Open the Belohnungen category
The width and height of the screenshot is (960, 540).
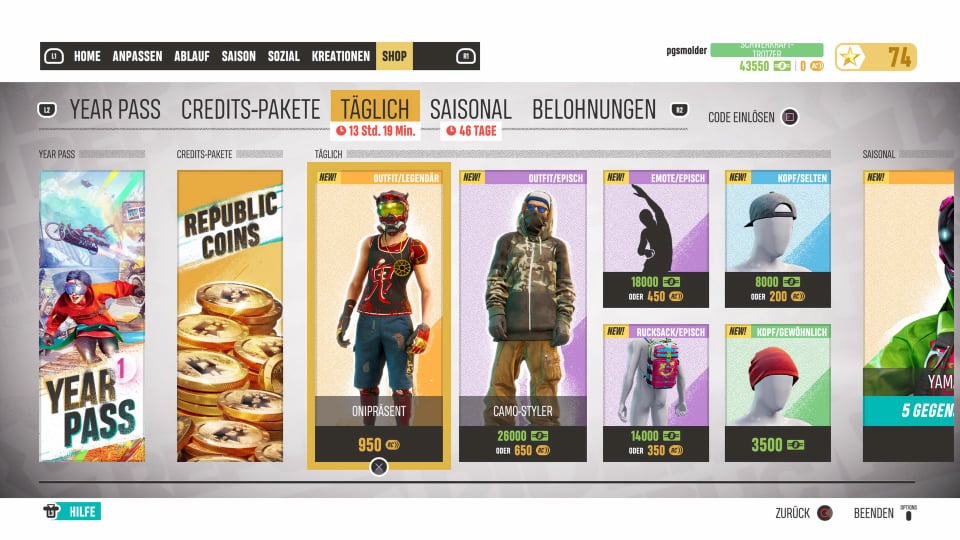coord(594,110)
